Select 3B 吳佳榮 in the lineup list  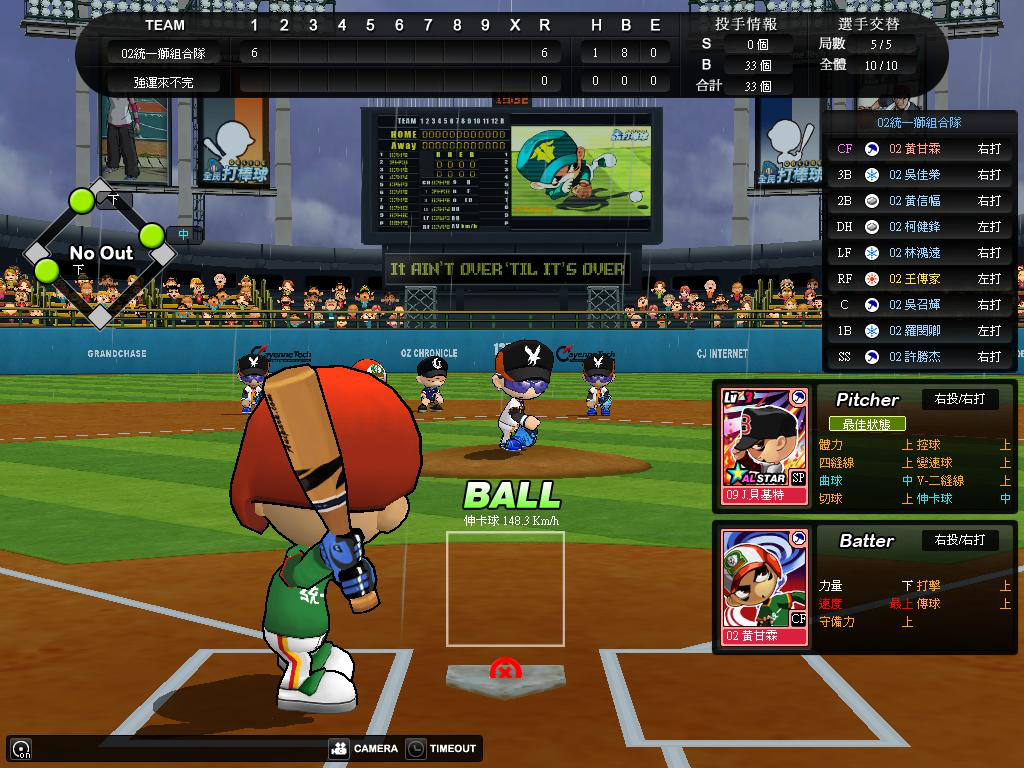coord(918,175)
